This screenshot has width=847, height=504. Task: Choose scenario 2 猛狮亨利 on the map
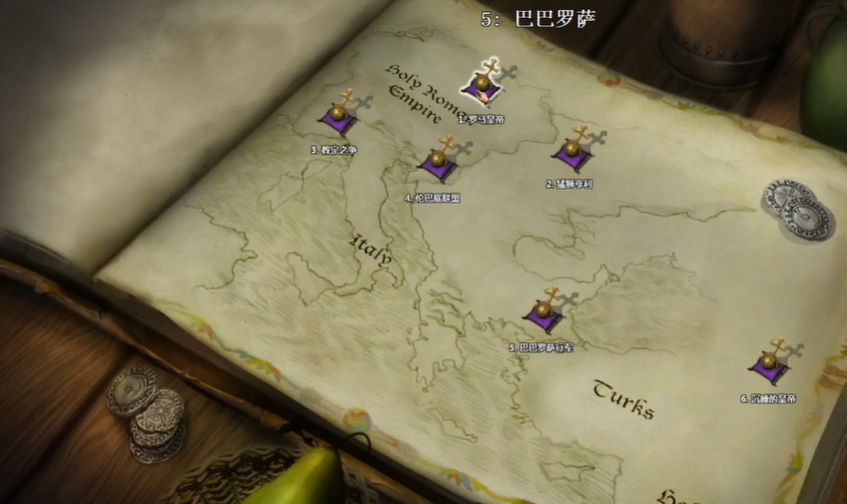point(571,151)
